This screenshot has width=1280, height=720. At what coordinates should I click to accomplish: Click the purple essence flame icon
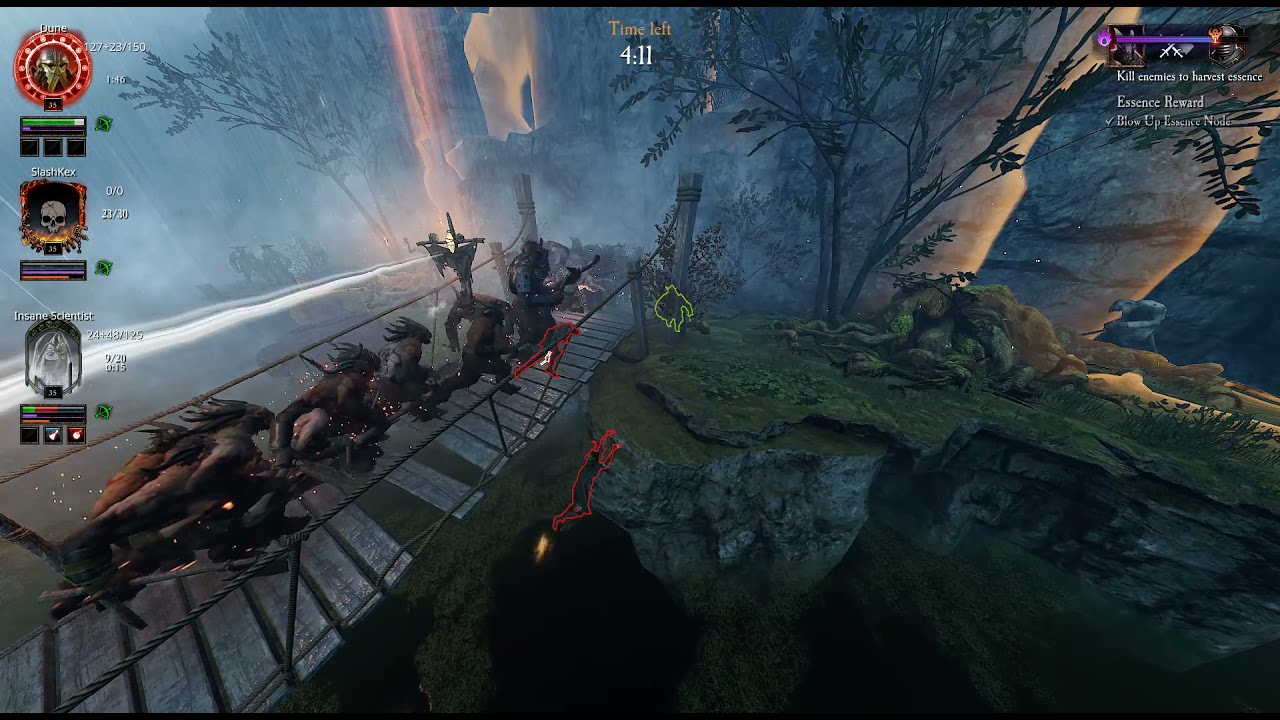[1105, 39]
